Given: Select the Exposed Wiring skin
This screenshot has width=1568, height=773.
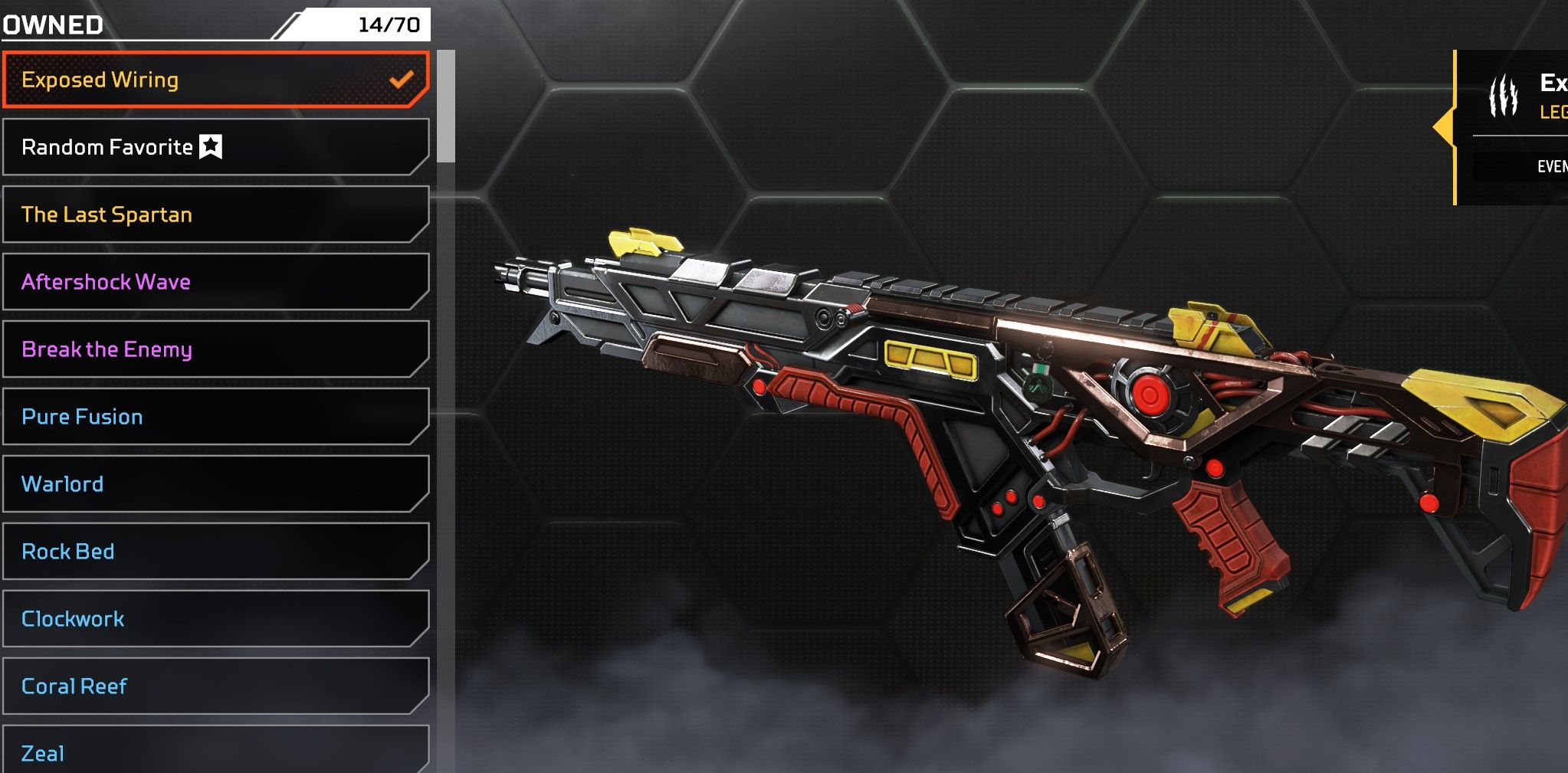Looking at the screenshot, I should (215, 80).
